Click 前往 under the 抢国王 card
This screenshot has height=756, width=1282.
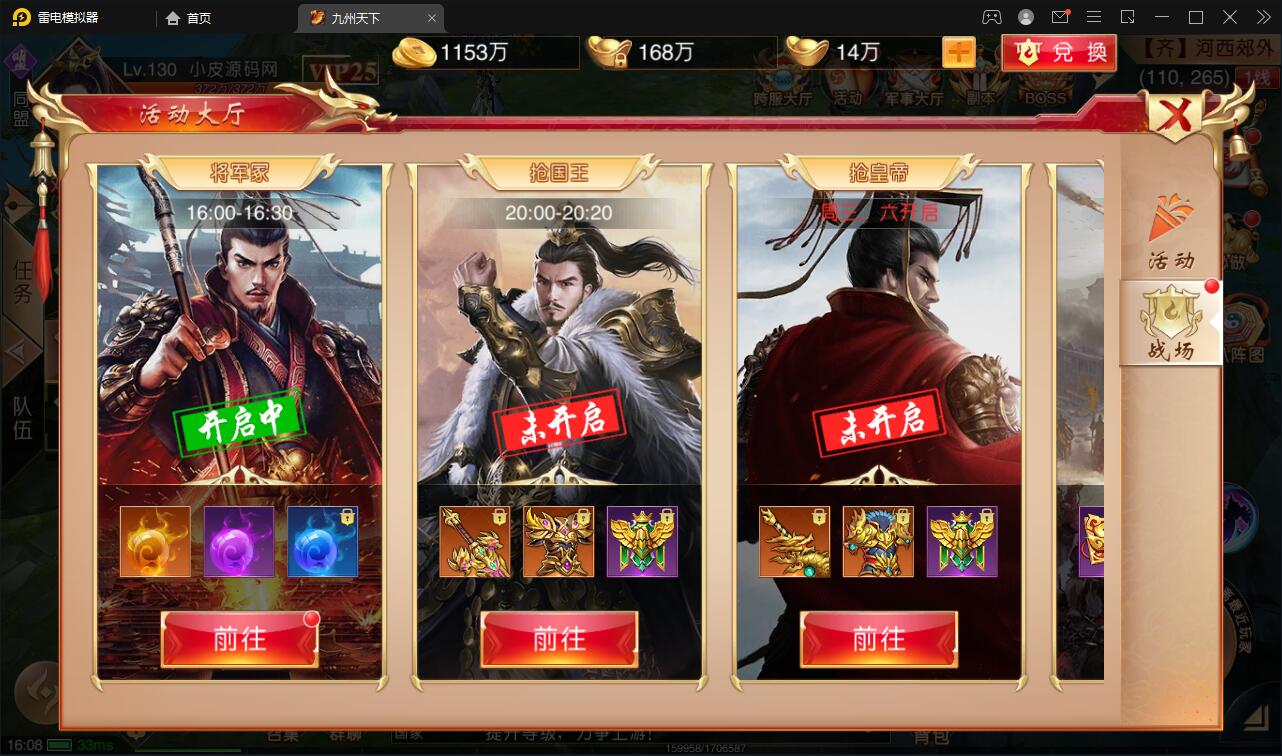tap(559, 639)
